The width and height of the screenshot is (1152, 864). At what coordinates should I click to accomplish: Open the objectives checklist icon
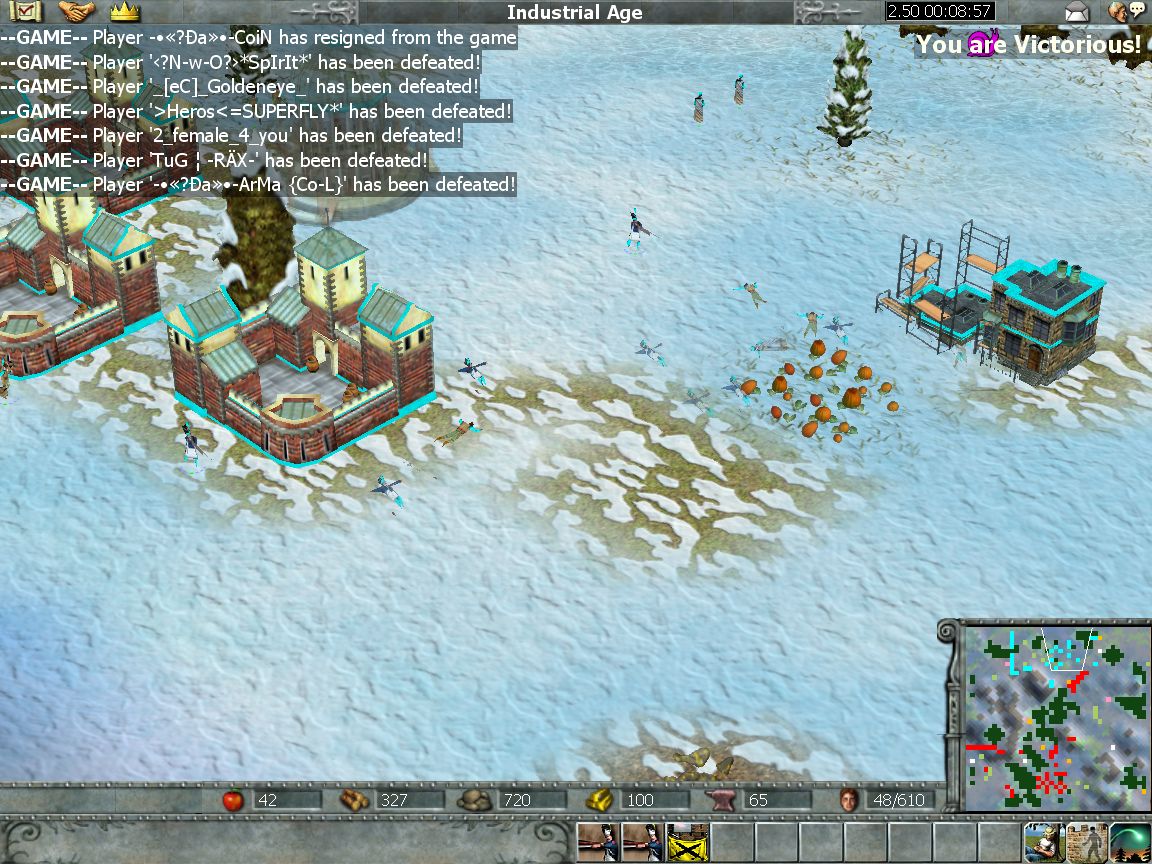tap(23, 12)
